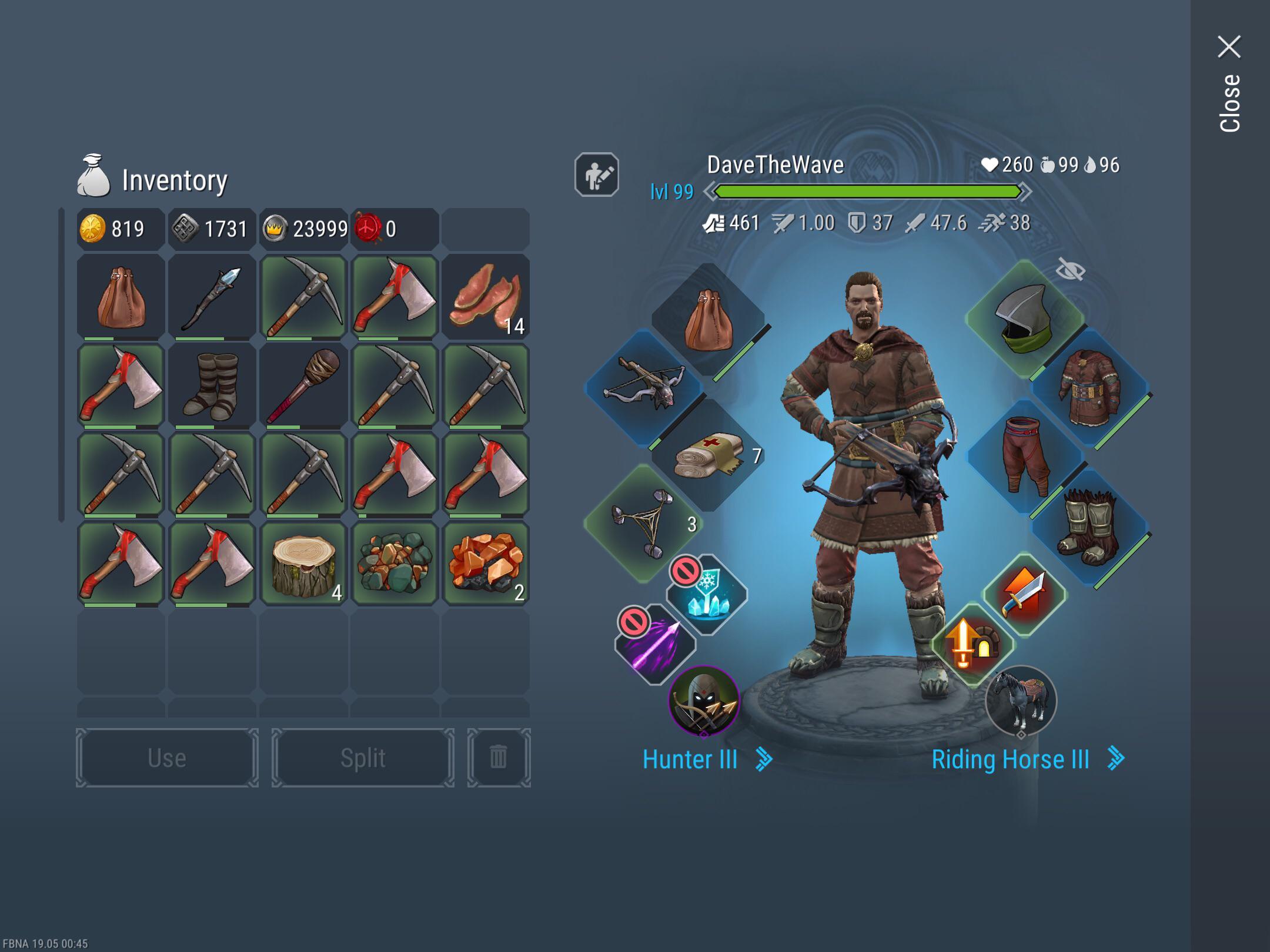Screen dimensions: 1270x952
Task: Click the character edit pencil icon
Action: [597, 173]
